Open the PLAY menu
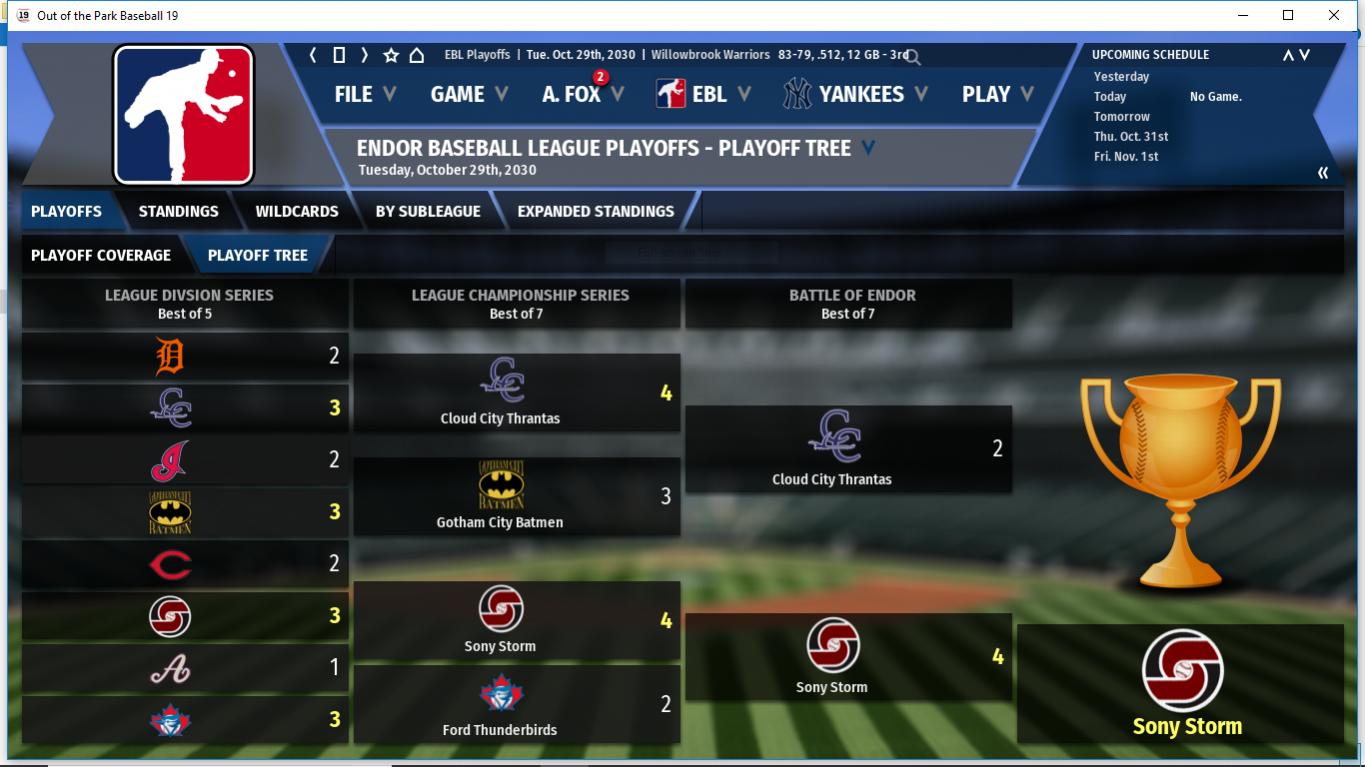 [997, 94]
